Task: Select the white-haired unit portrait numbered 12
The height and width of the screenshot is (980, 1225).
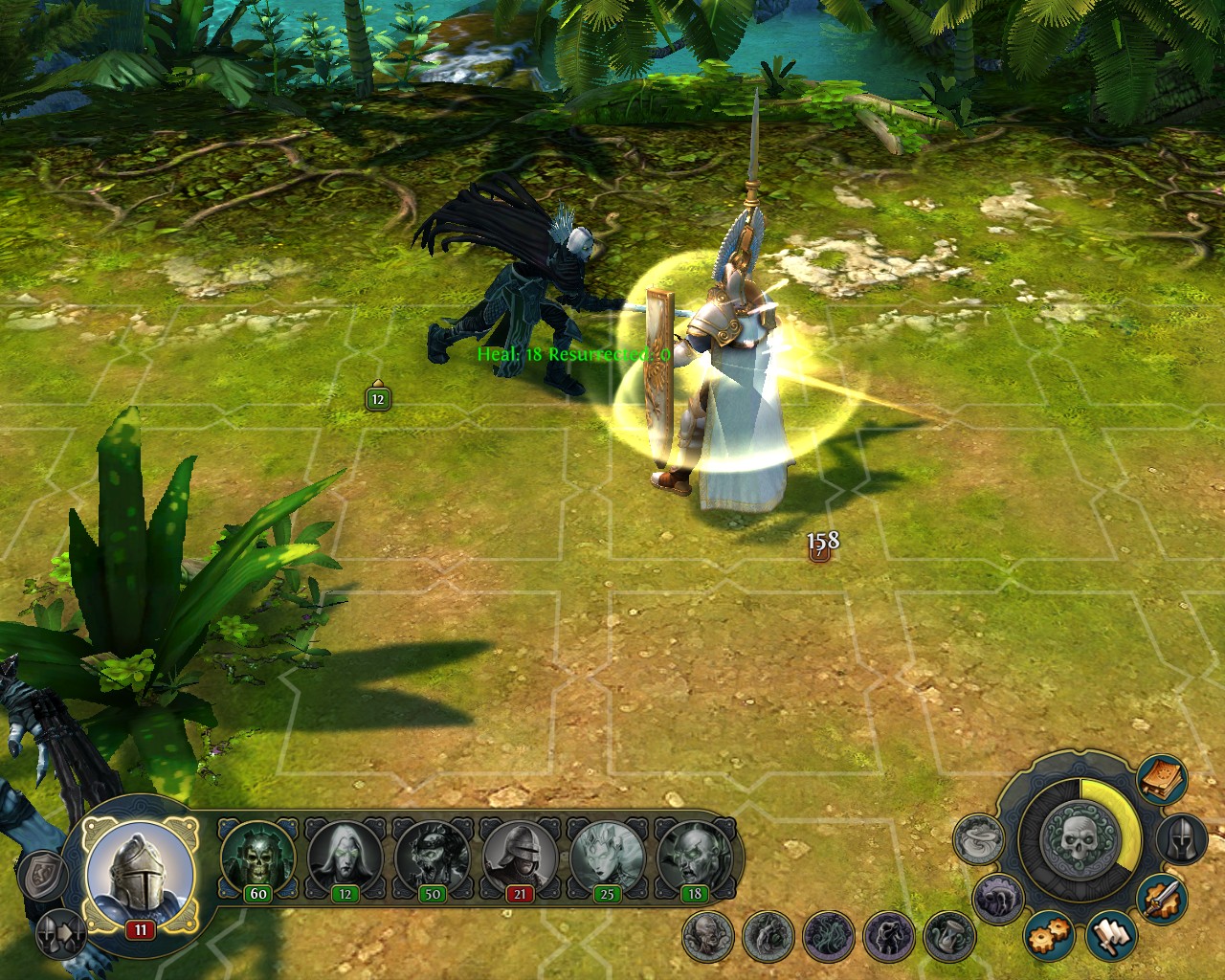Action: click(344, 857)
